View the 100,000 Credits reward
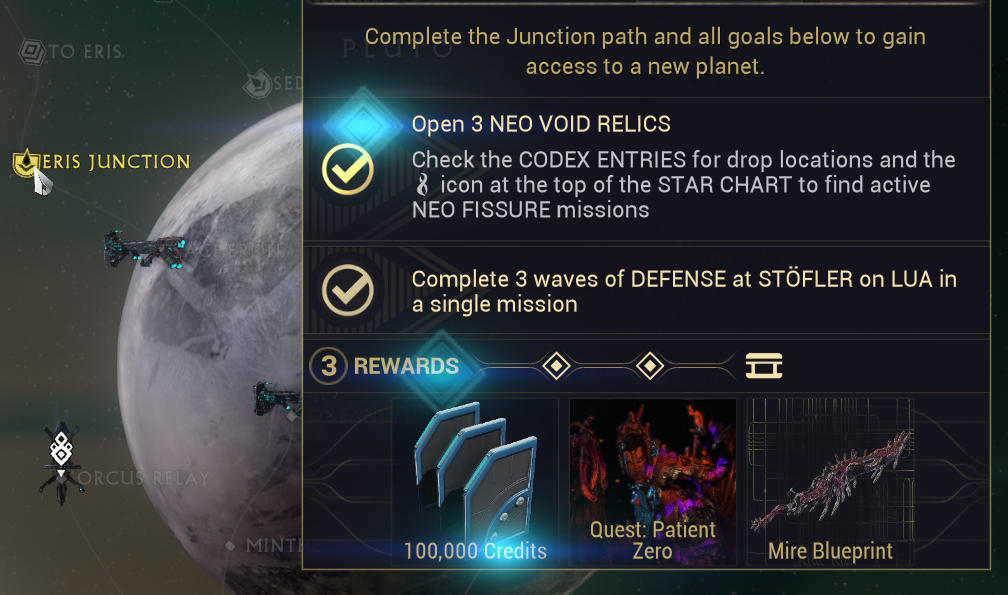 (x=475, y=482)
